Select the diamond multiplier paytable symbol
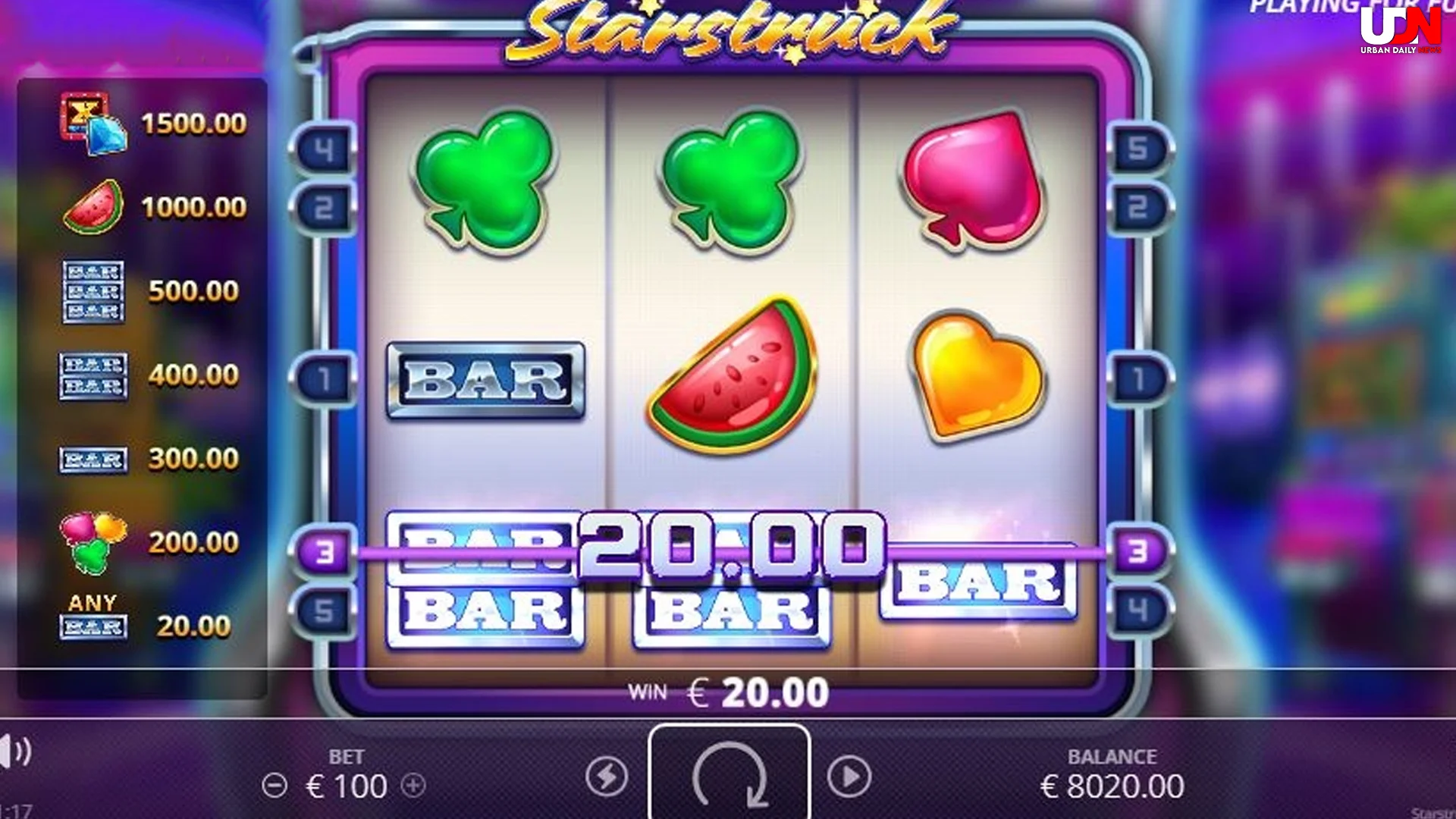The height and width of the screenshot is (819, 1456). pyautogui.click(x=91, y=121)
